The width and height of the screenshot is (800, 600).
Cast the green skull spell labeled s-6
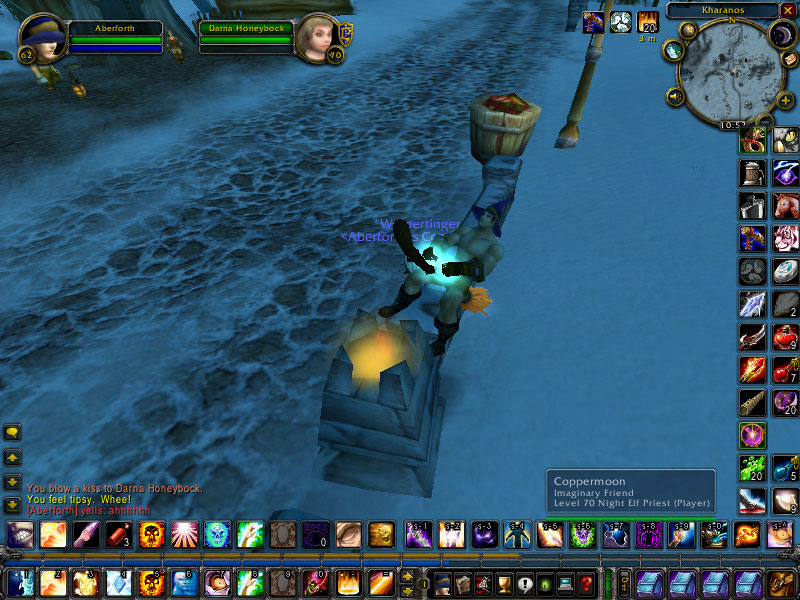(580, 535)
